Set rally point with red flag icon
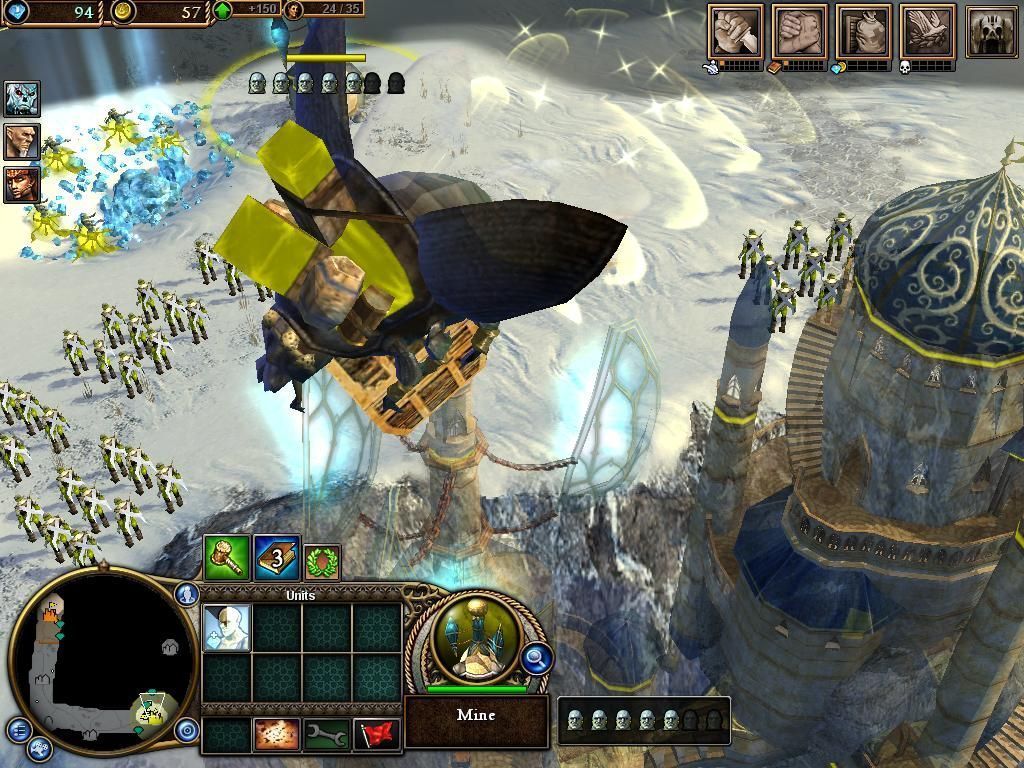Screen dimensions: 1024x768 tap(377, 735)
